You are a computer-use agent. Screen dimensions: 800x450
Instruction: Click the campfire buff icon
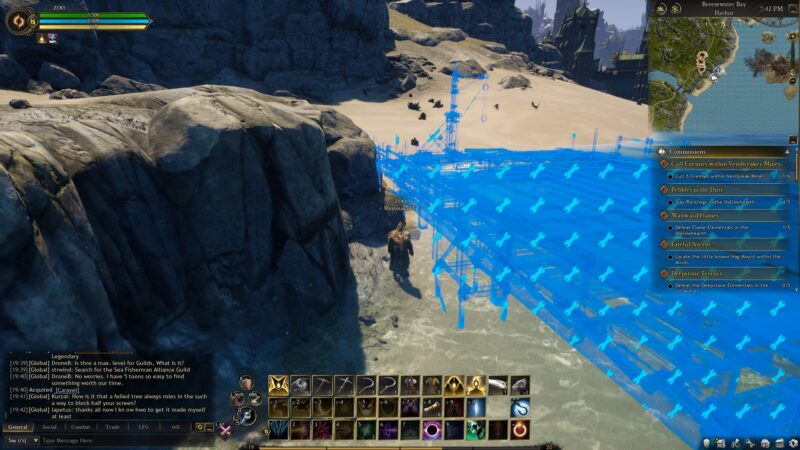click(x=42, y=38)
